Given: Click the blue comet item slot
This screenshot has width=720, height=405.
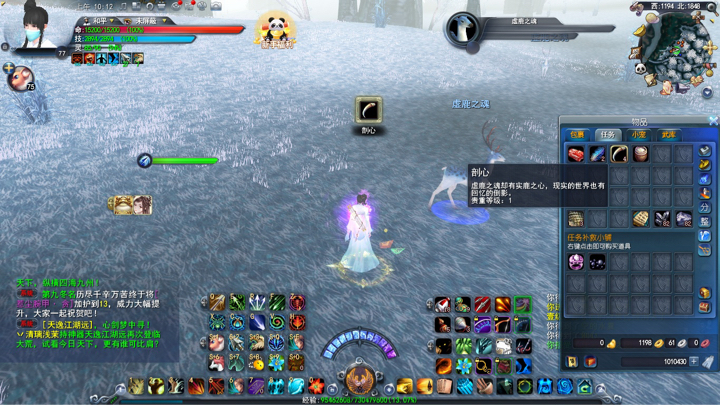Looking at the screenshot, I should 598,153.
